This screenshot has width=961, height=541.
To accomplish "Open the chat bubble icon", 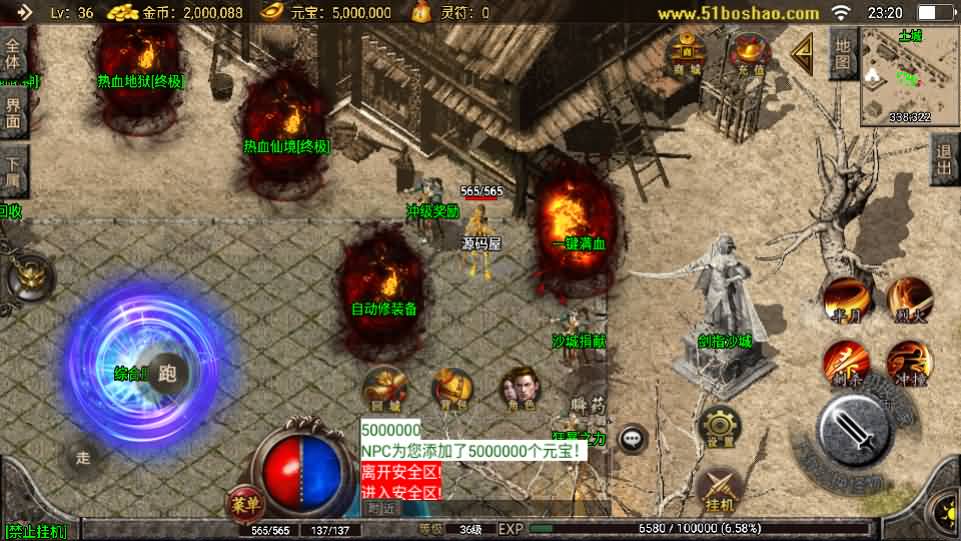I will pyautogui.click(x=632, y=438).
